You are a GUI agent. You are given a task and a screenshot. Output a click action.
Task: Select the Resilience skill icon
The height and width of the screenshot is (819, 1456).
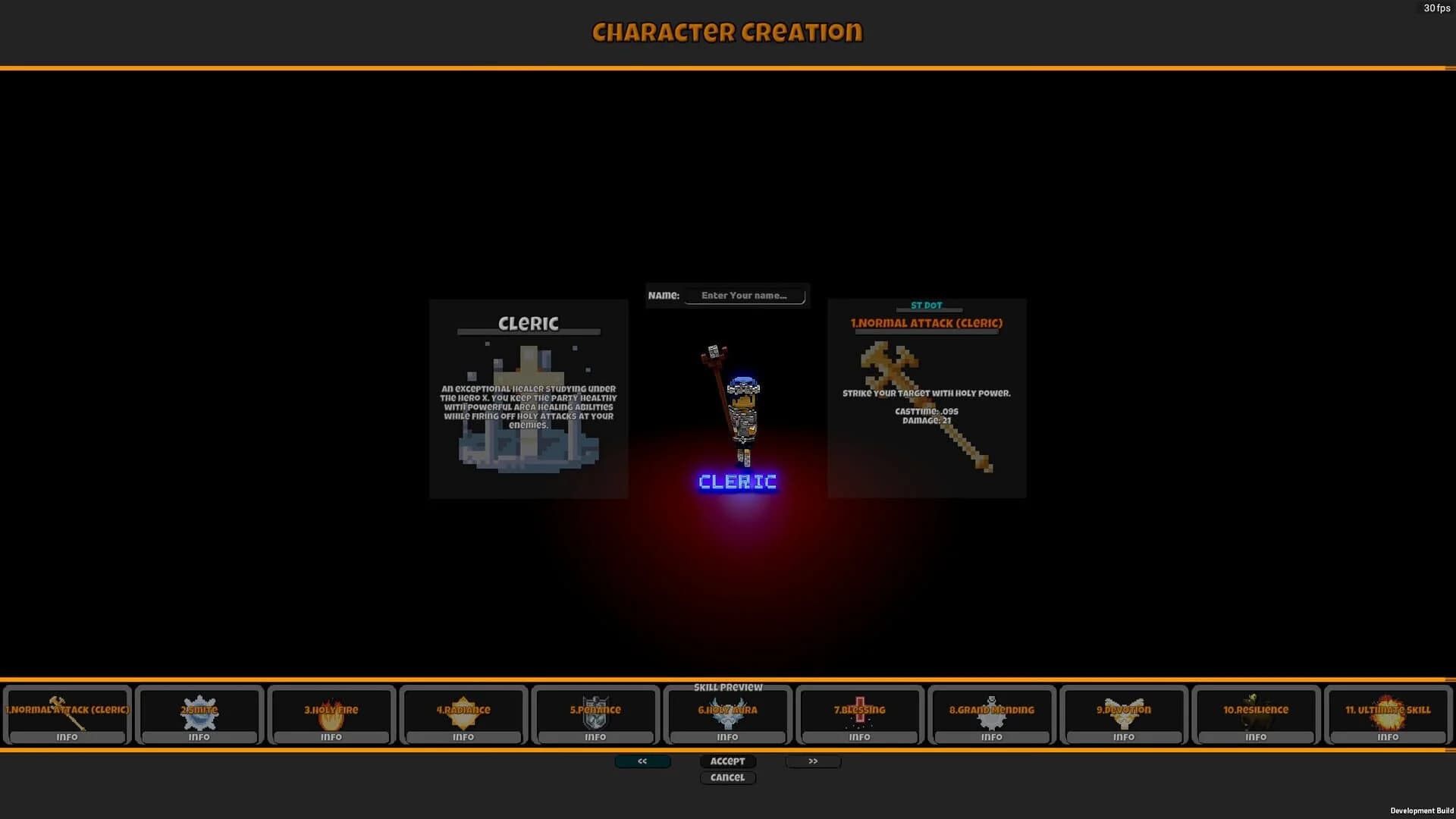tap(1256, 711)
